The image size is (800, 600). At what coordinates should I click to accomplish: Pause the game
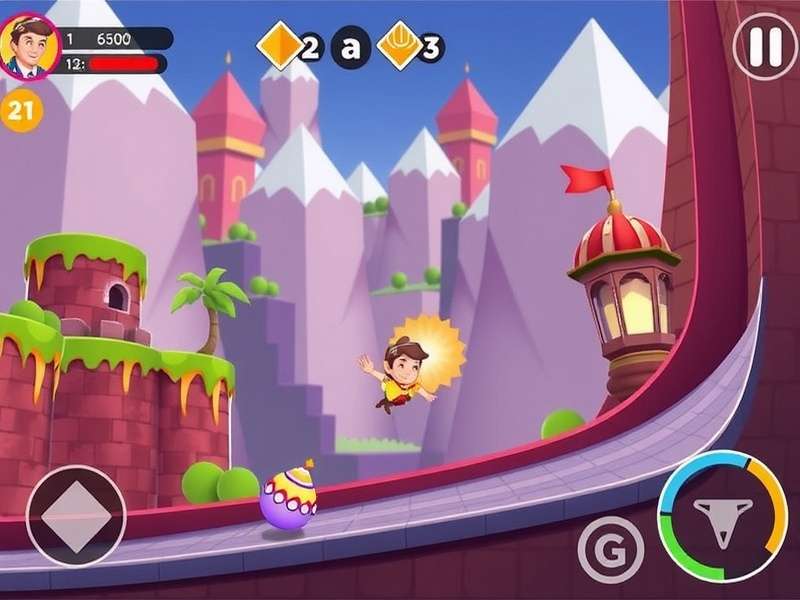tap(765, 46)
